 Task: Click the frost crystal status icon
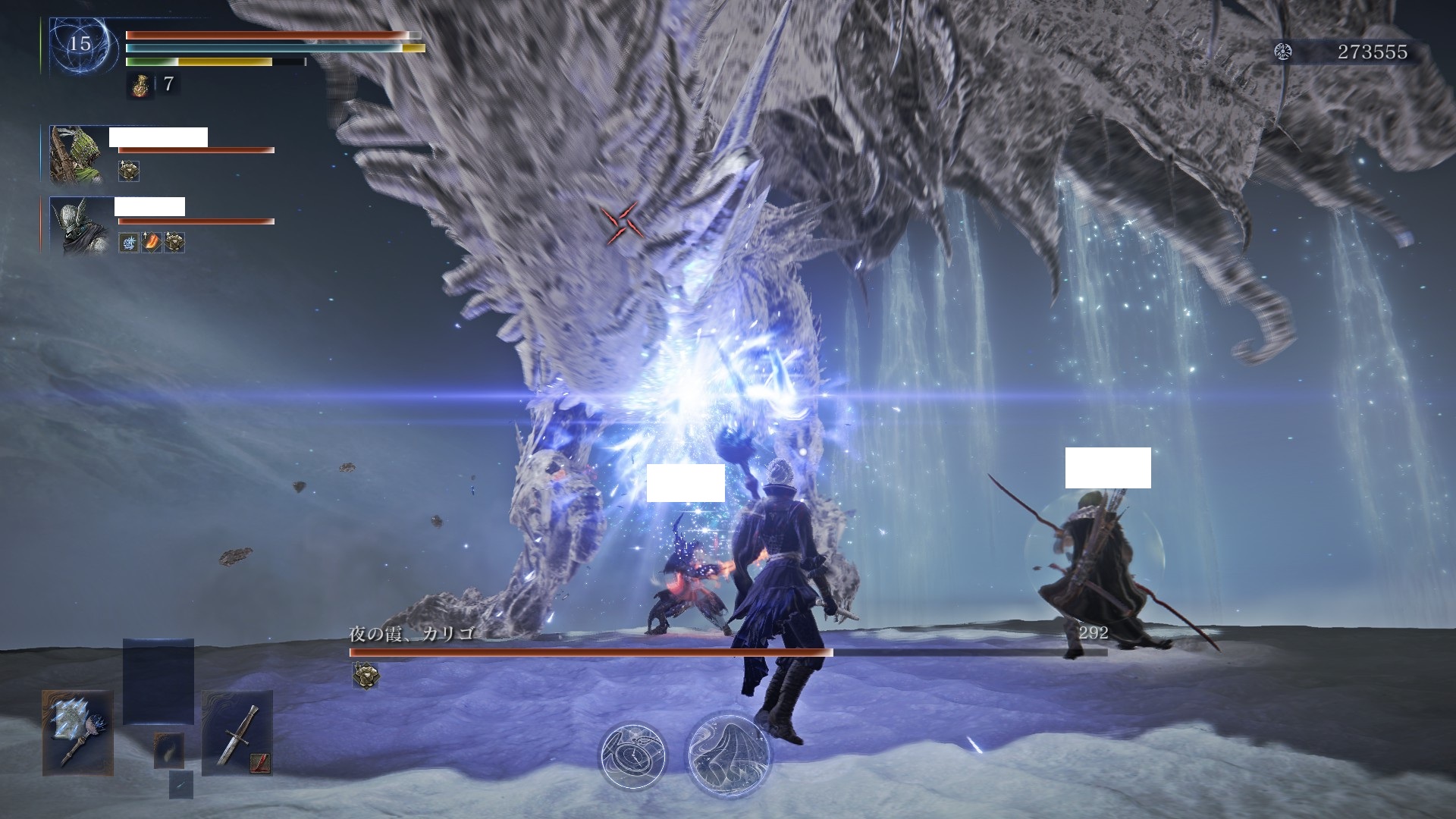129,243
